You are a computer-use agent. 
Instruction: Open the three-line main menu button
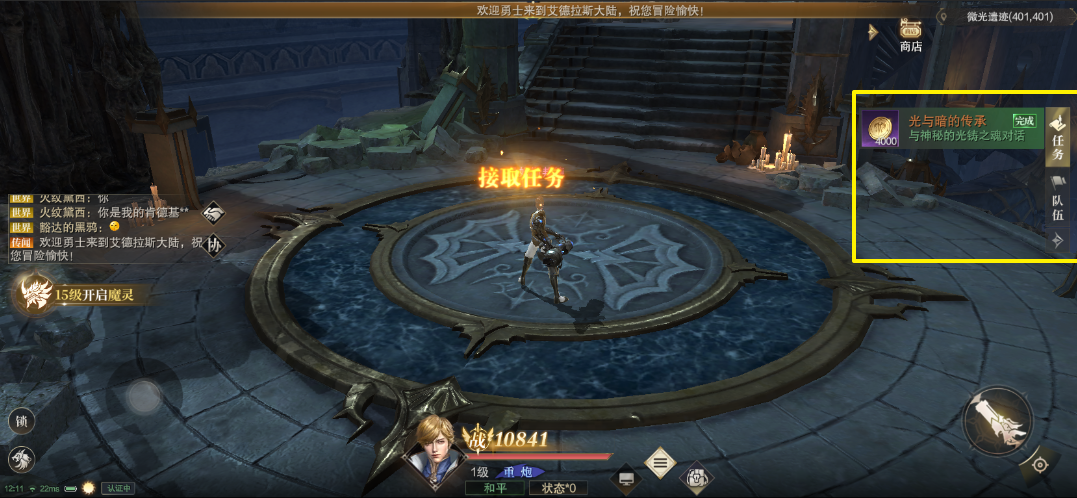click(x=658, y=462)
